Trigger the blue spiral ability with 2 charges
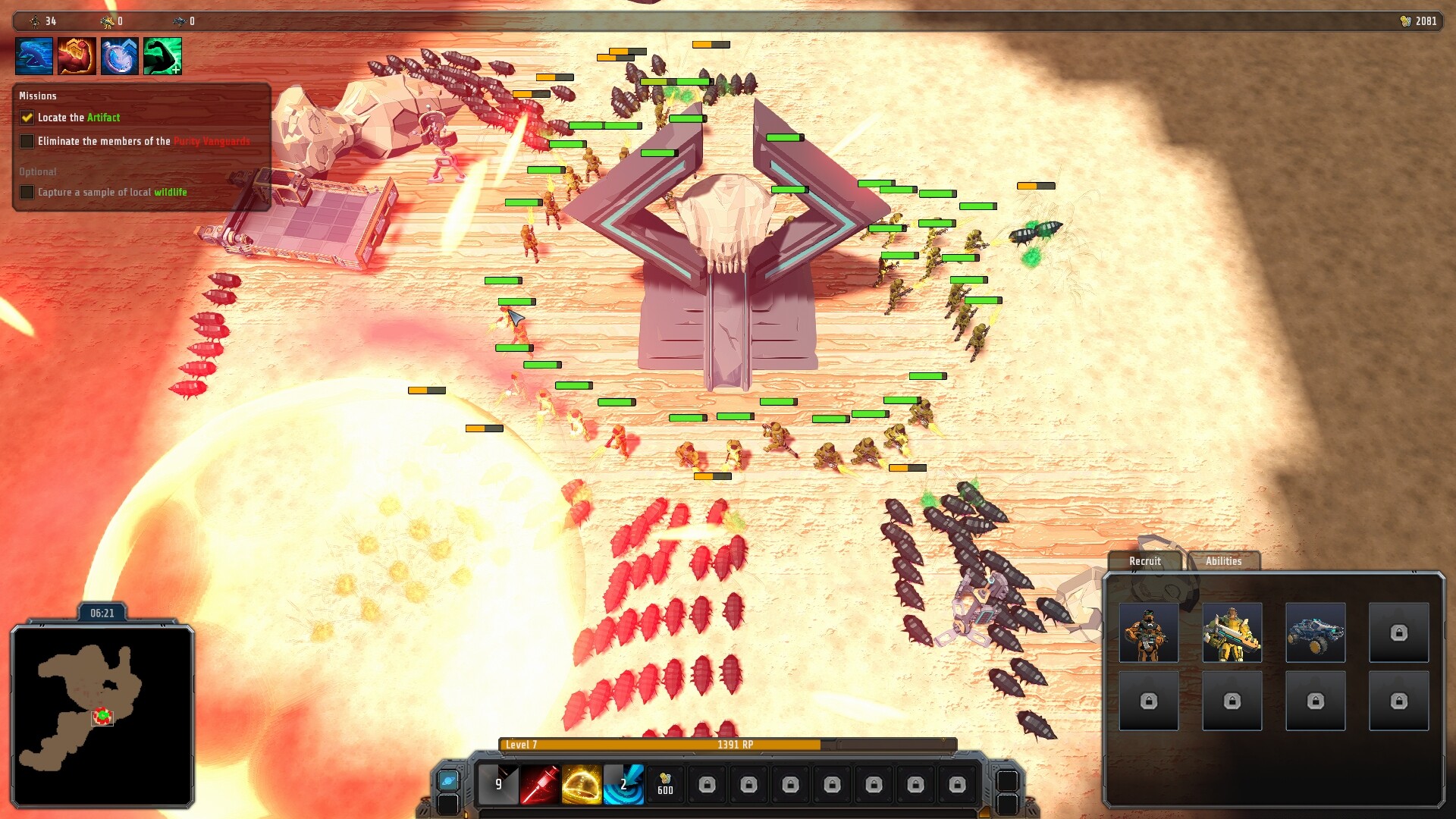Image resolution: width=1456 pixels, height=819 pixels. [x=623, y=784]
